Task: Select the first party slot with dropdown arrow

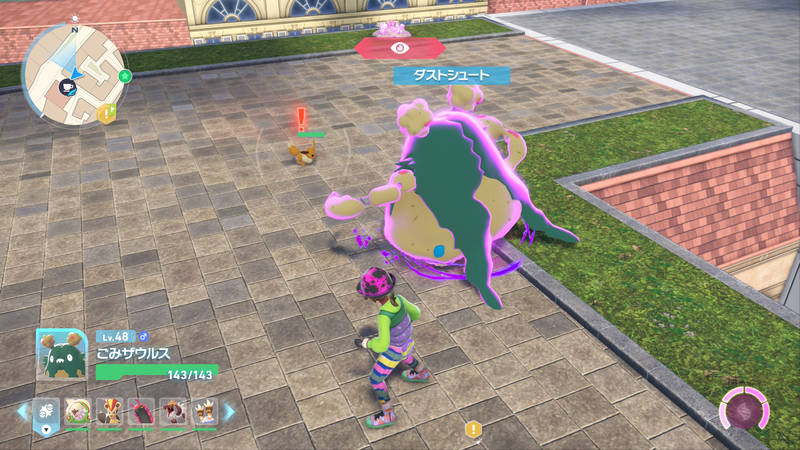Action: click(x=46, y=411)
